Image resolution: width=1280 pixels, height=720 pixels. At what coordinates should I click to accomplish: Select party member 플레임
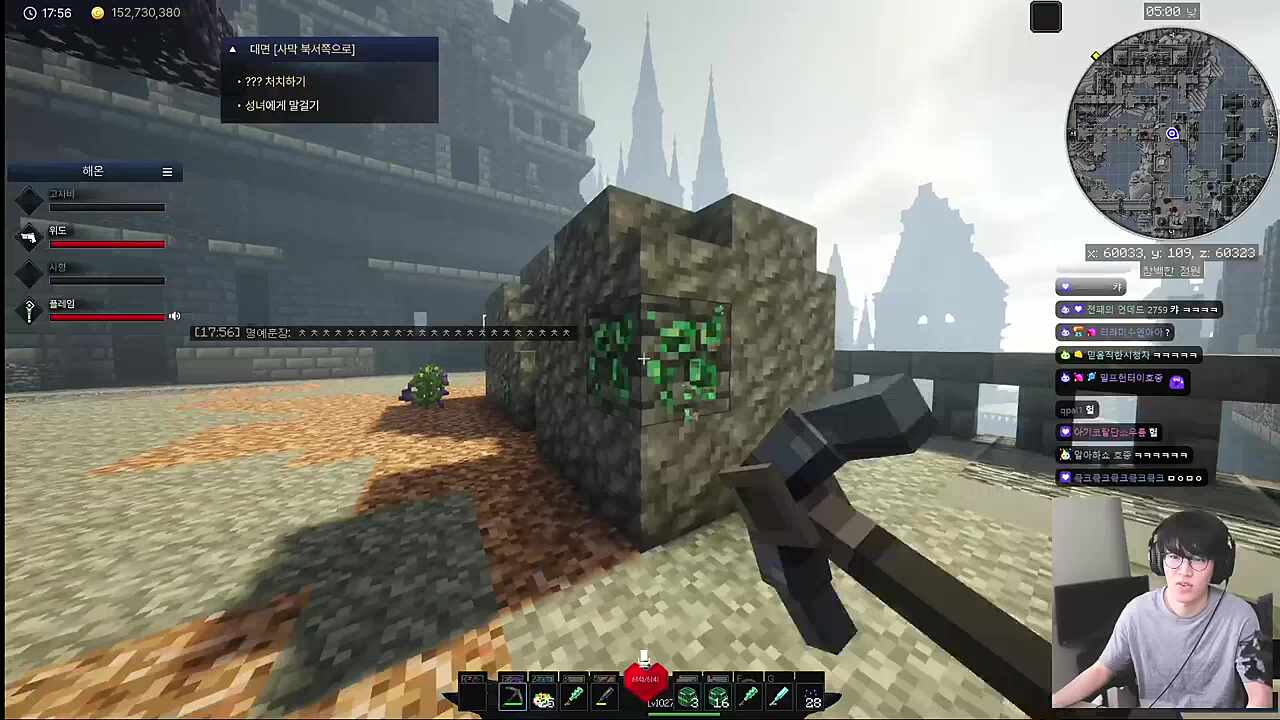click(x=62, y=304)
